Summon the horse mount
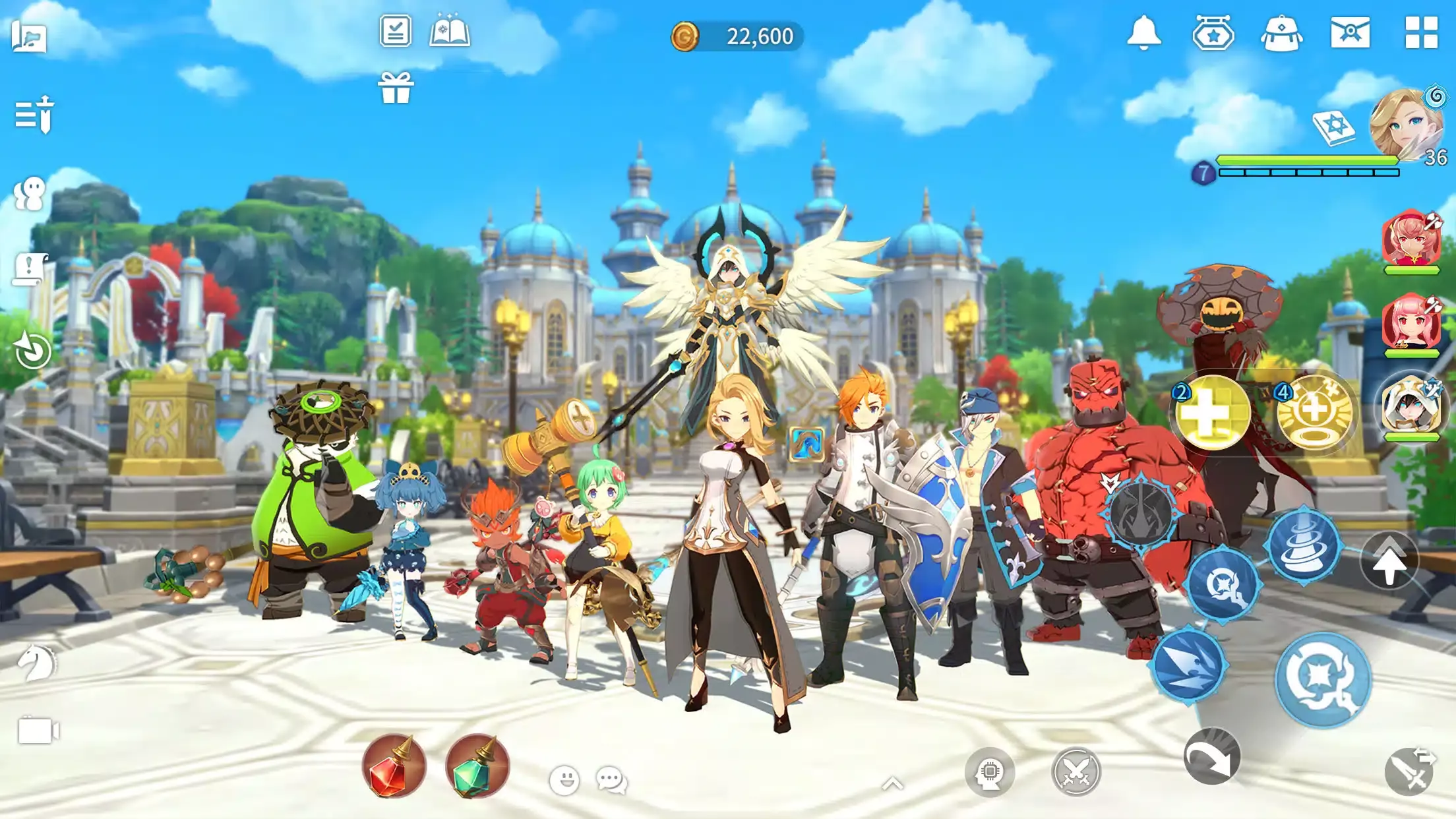 pyautogui.click(x=36, y=662)
